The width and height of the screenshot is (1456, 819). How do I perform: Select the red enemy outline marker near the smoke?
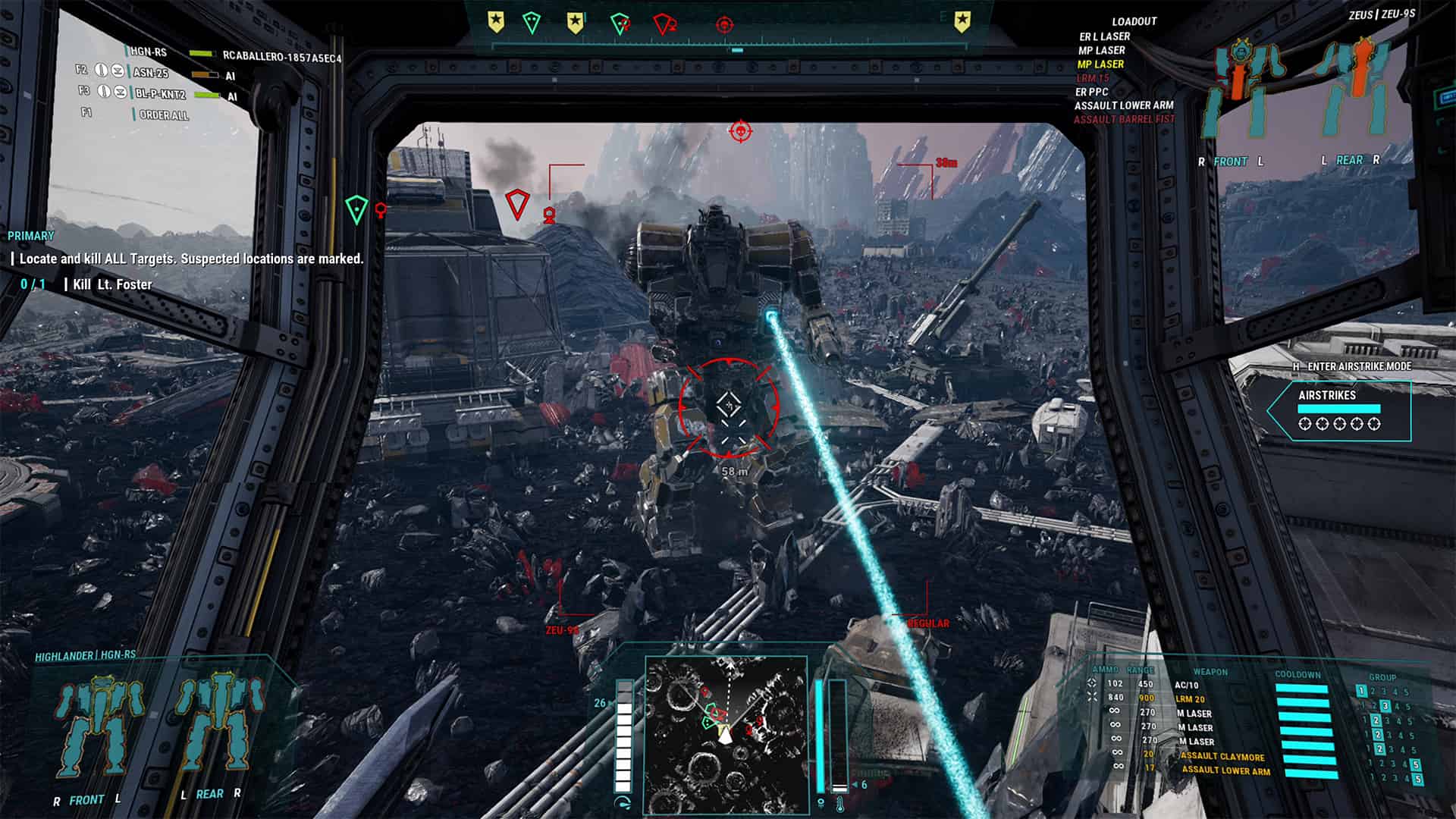point(518,203)
